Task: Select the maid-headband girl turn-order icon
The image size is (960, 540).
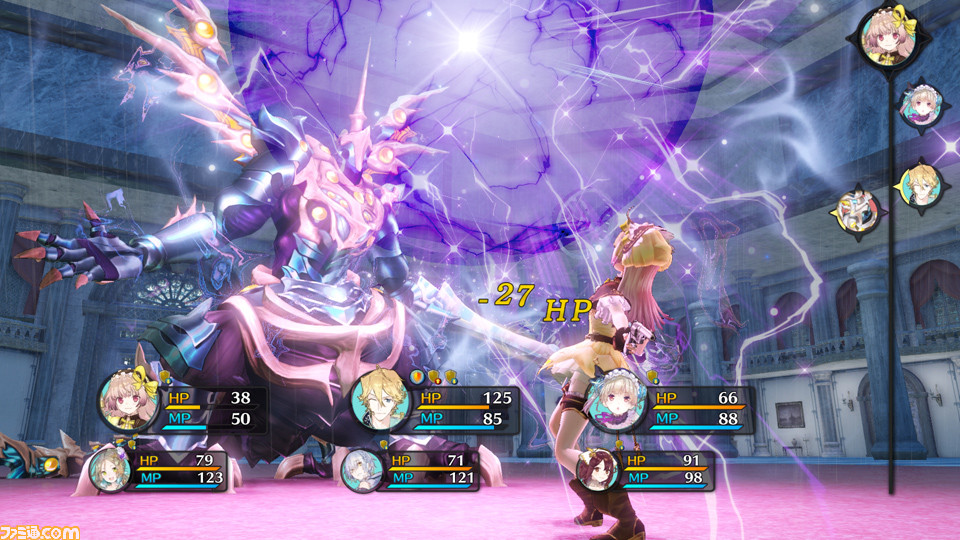Action: tap(921, 104)
